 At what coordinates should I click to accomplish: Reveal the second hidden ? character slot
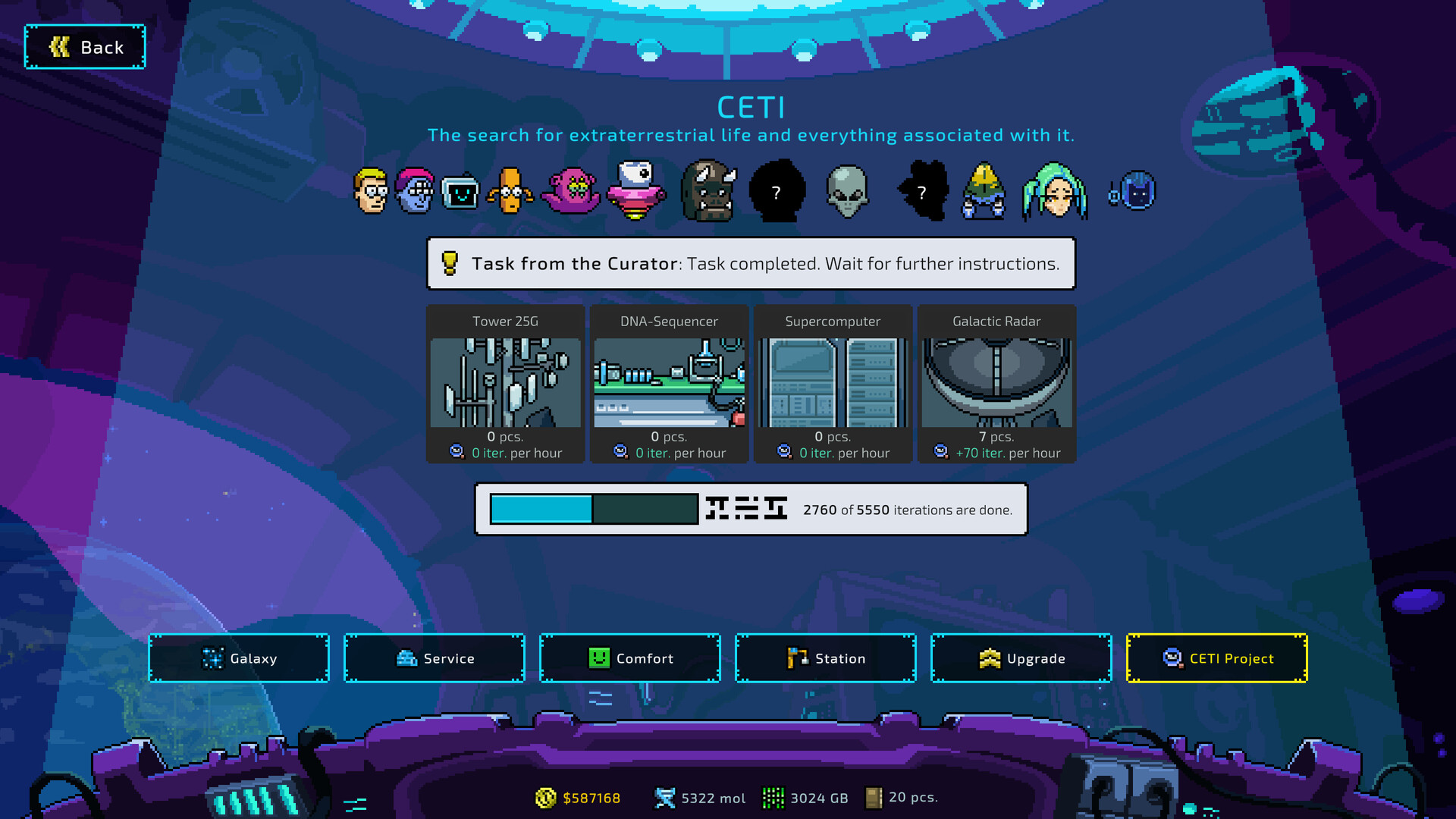(x=922, y=192)
